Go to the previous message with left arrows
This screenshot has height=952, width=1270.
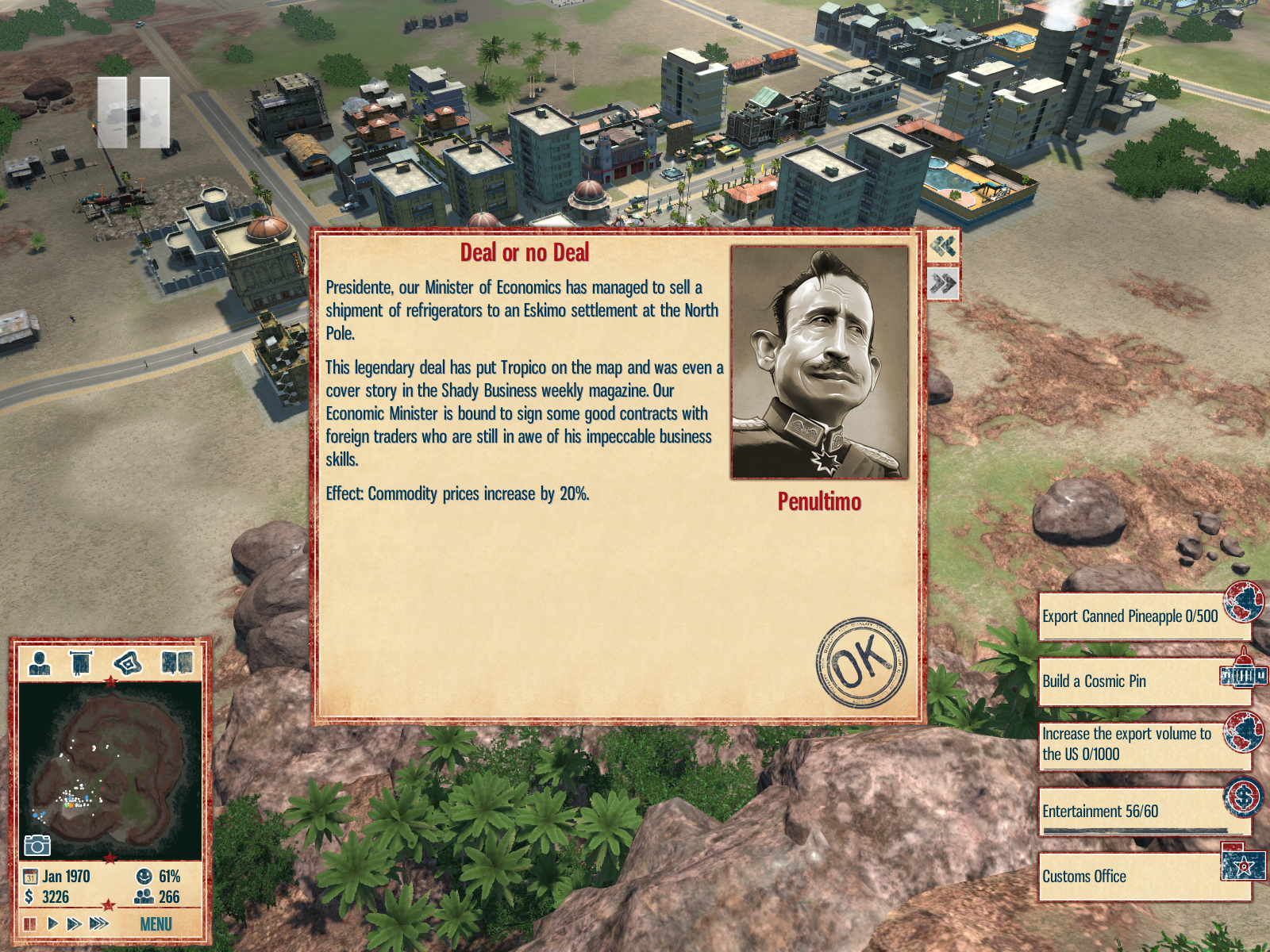[x=943, y=246]
